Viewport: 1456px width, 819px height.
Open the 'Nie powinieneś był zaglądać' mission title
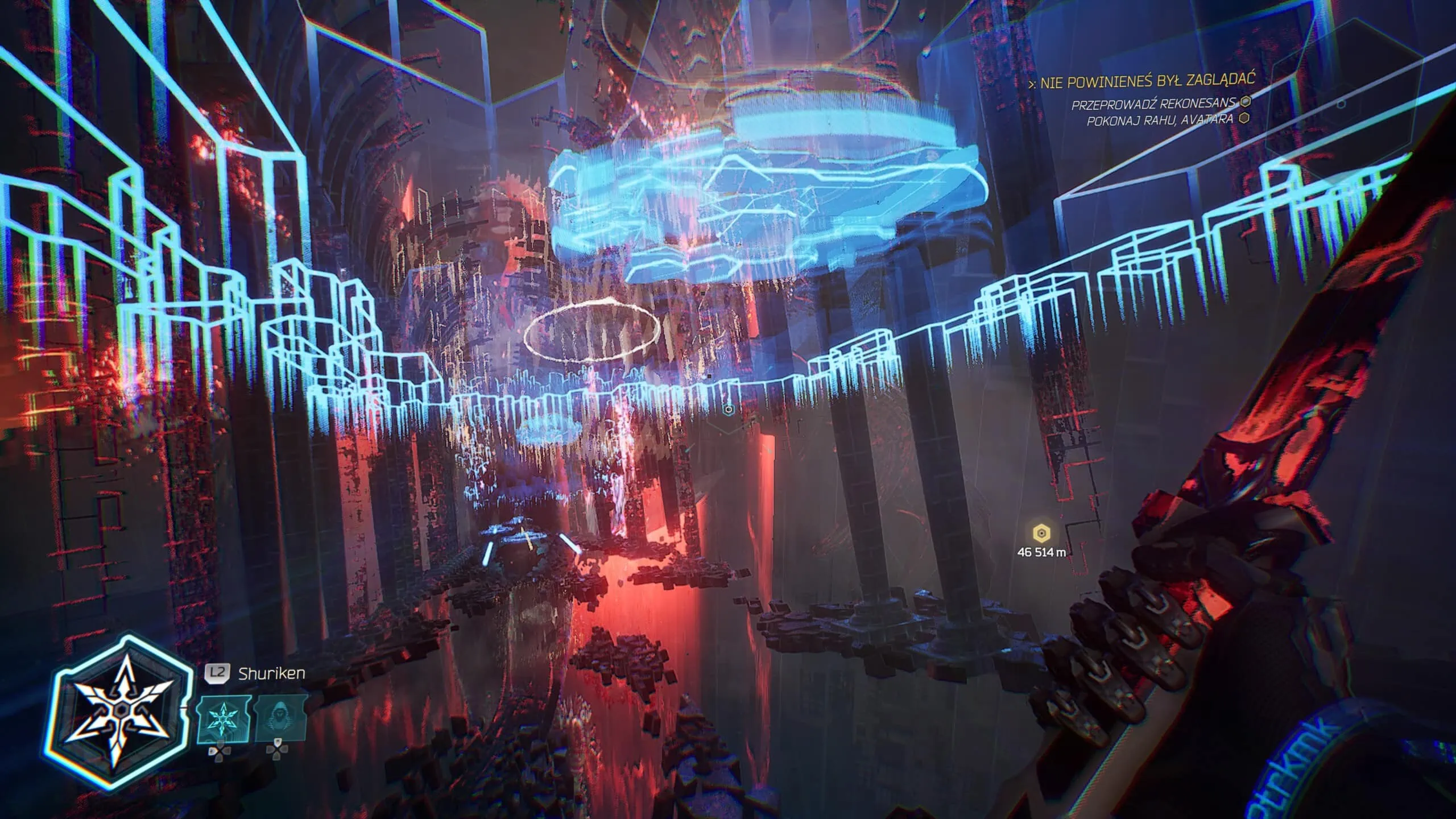click(1146, 82)
